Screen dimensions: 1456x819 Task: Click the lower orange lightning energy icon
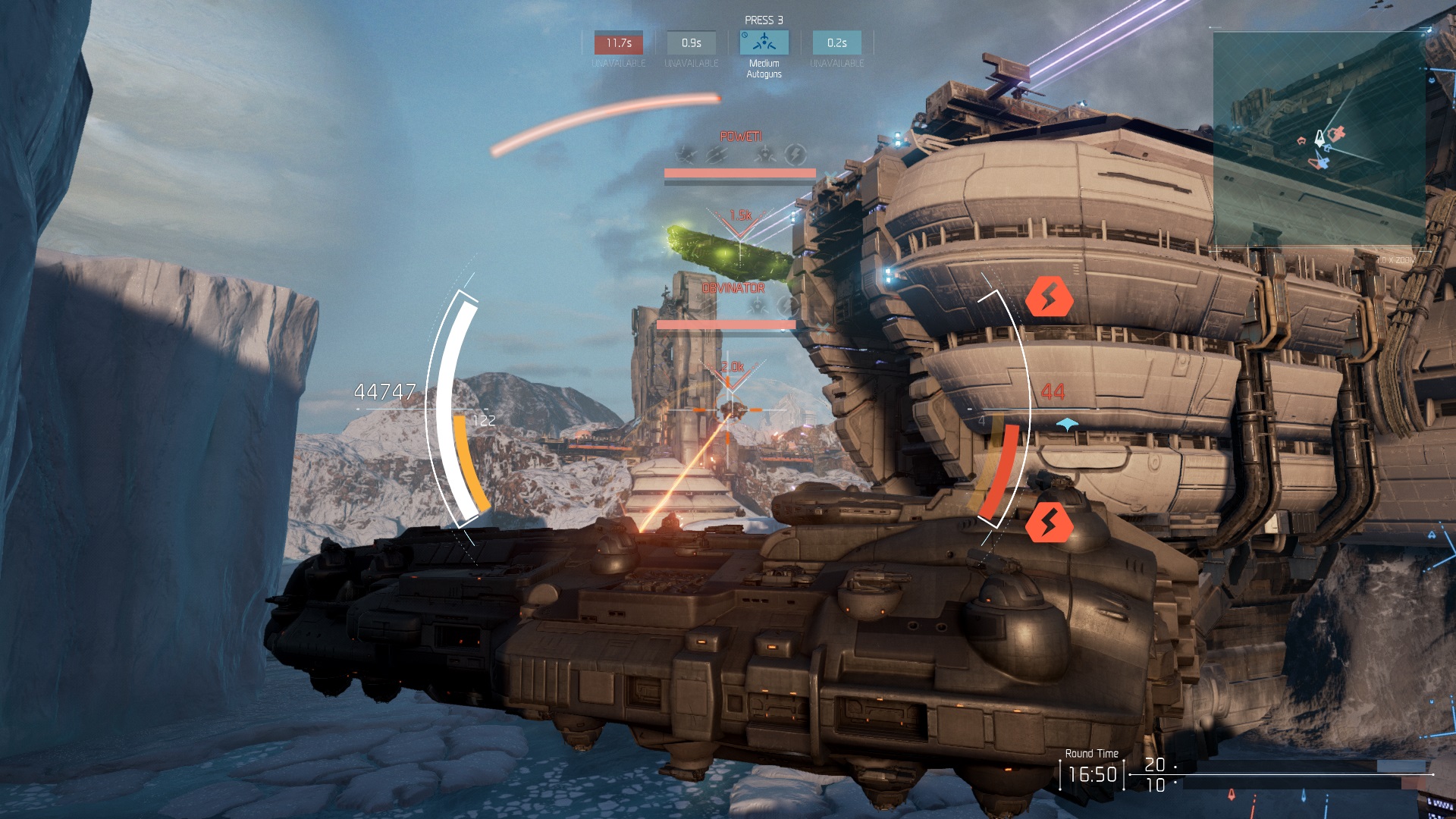[x=1049, y=522]
